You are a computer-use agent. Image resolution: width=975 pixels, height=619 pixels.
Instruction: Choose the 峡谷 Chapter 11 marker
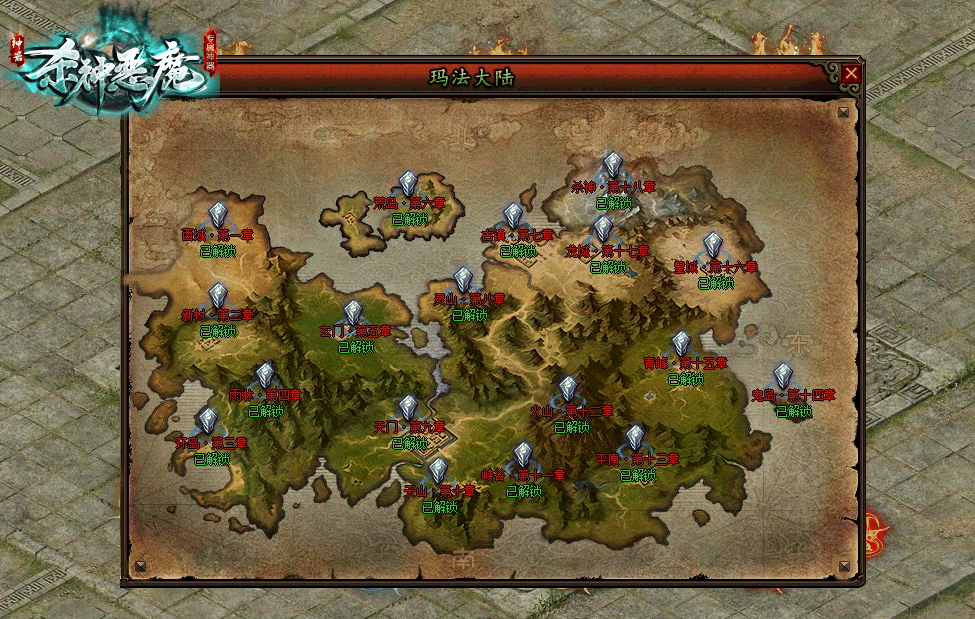[x=523, y=455]
